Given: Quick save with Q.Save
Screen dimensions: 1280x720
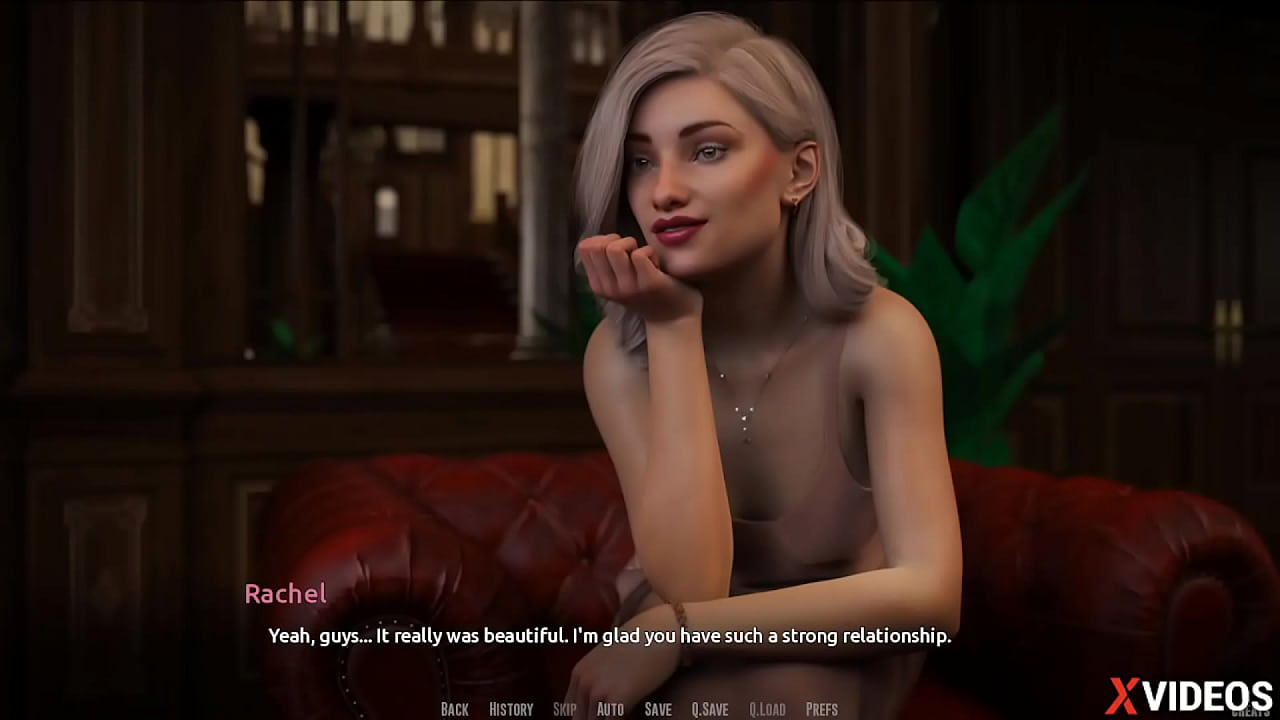Looking at the screenshot, I should [710, 709].
